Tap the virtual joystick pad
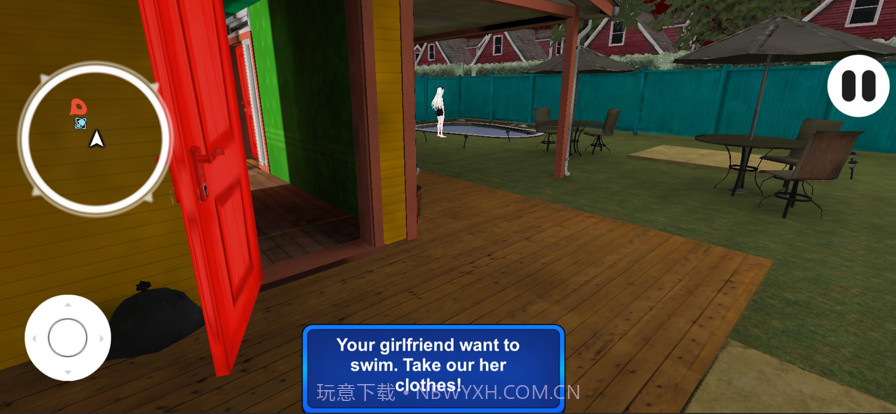The width and height of the screenshot is (896, 414). [67, 338]
